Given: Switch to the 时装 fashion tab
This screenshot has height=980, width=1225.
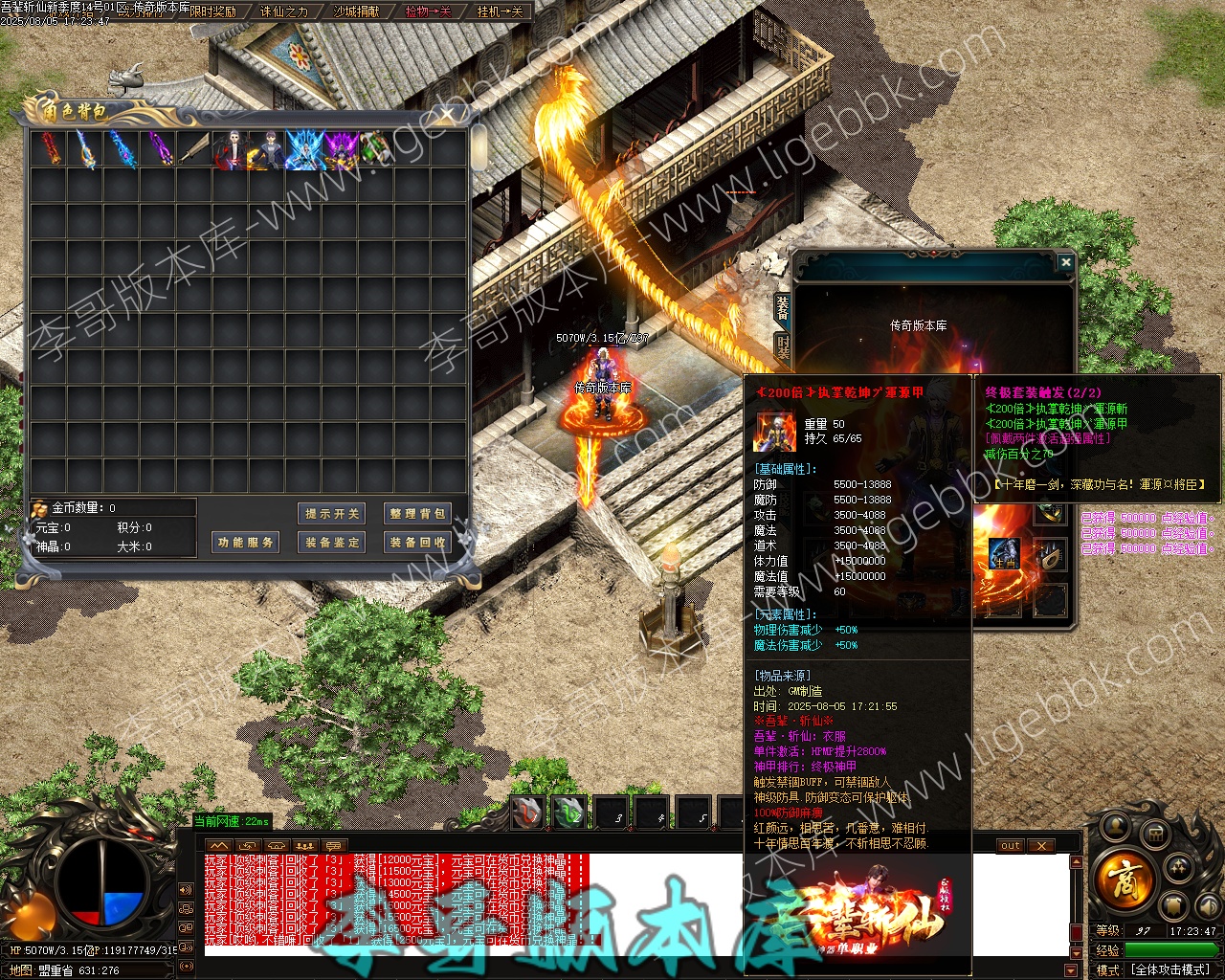Looking at the screenshot, I should pos(783,346).
